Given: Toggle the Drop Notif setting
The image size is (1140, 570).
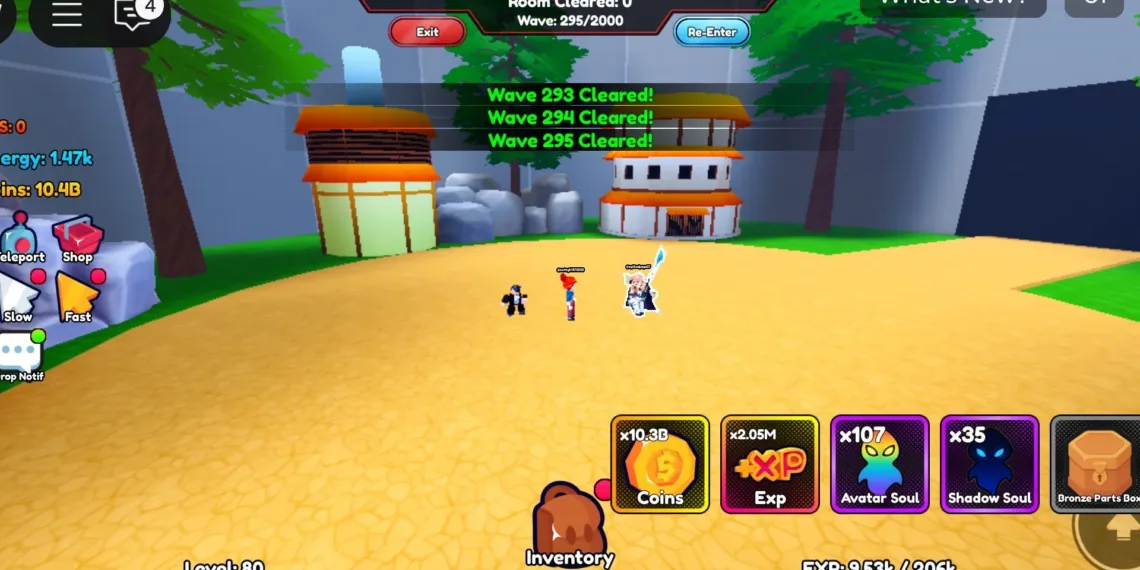Looking at the screenshot, I should click(20, 357).
